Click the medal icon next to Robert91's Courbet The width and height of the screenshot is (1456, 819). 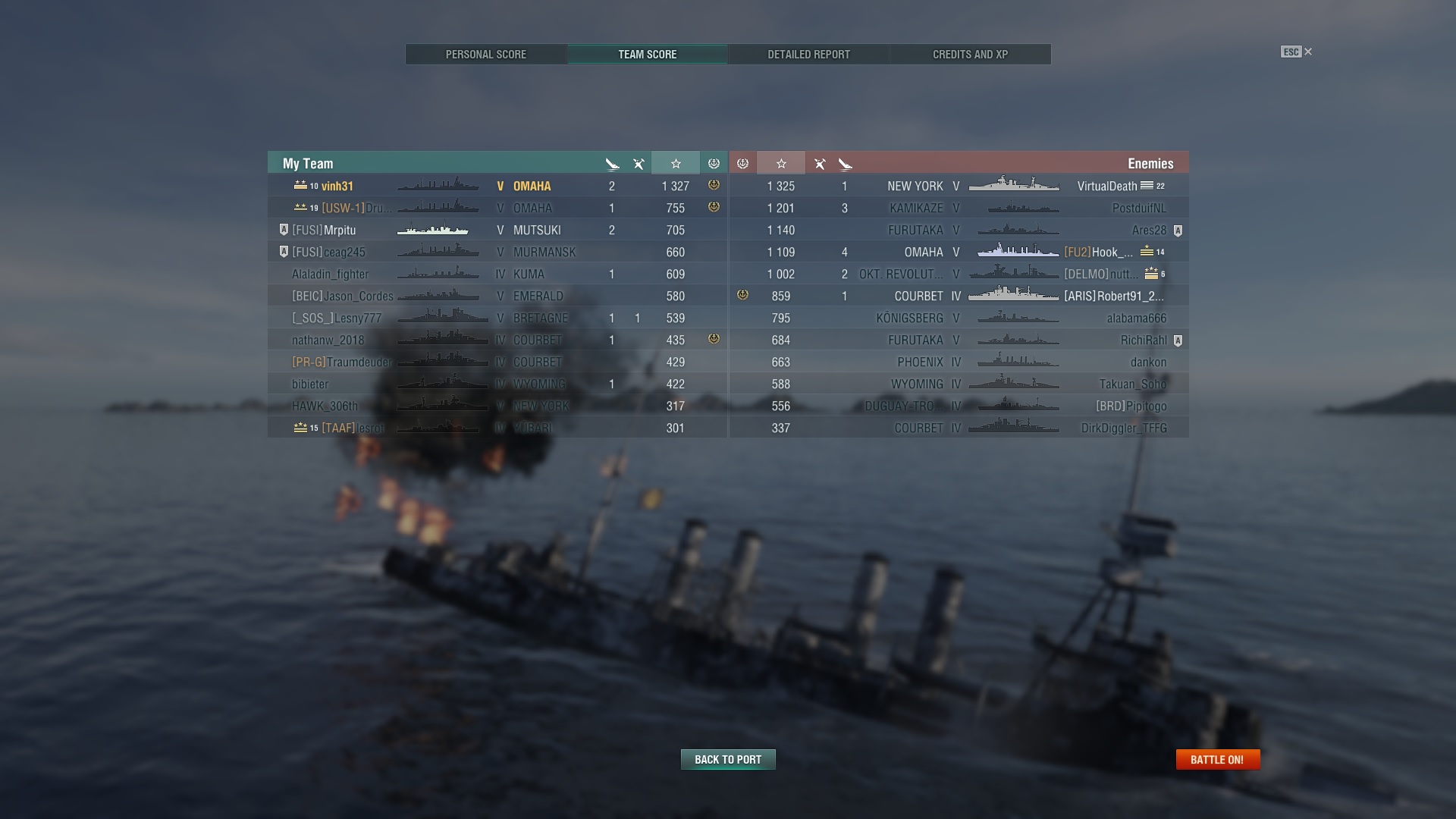point(742,296)
